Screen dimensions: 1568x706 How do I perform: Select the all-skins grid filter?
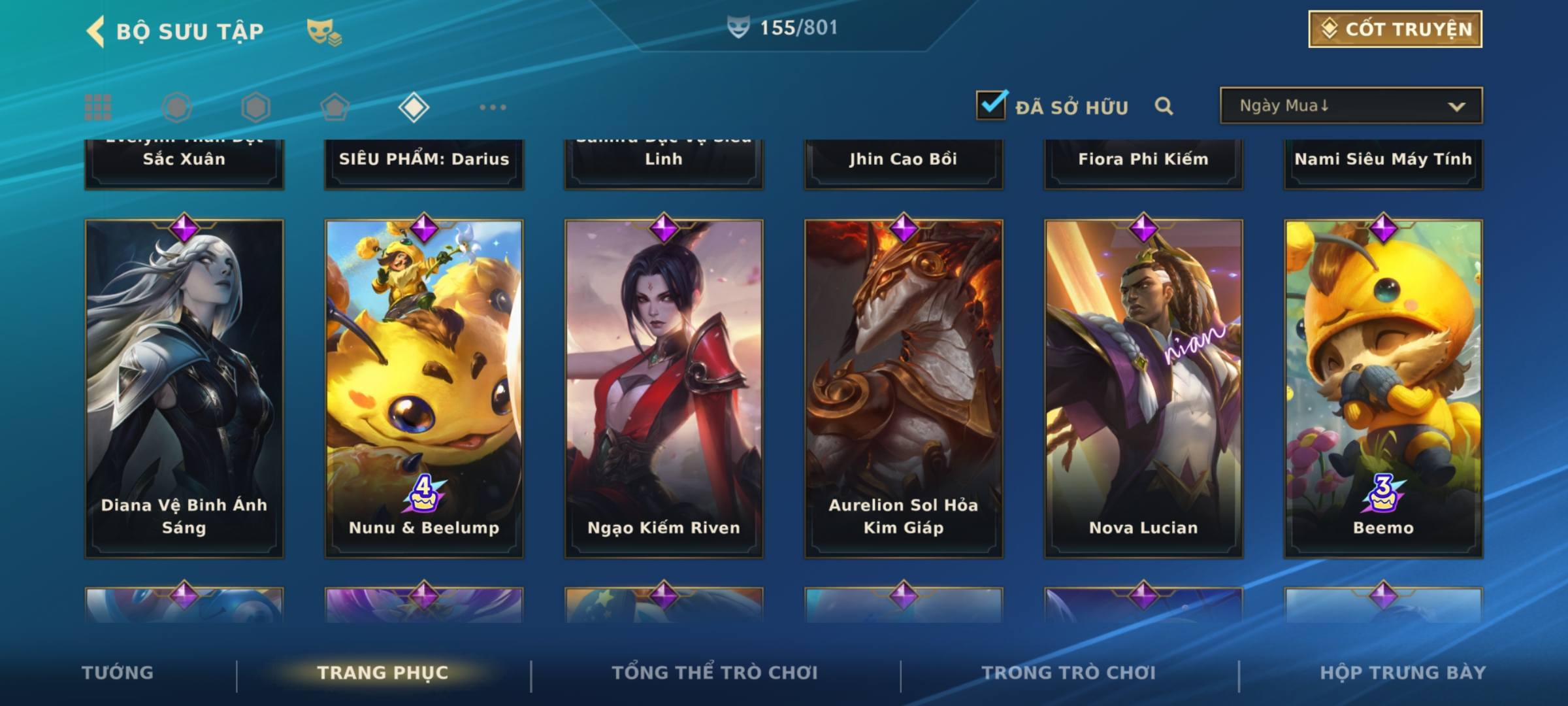coord(98,107)
